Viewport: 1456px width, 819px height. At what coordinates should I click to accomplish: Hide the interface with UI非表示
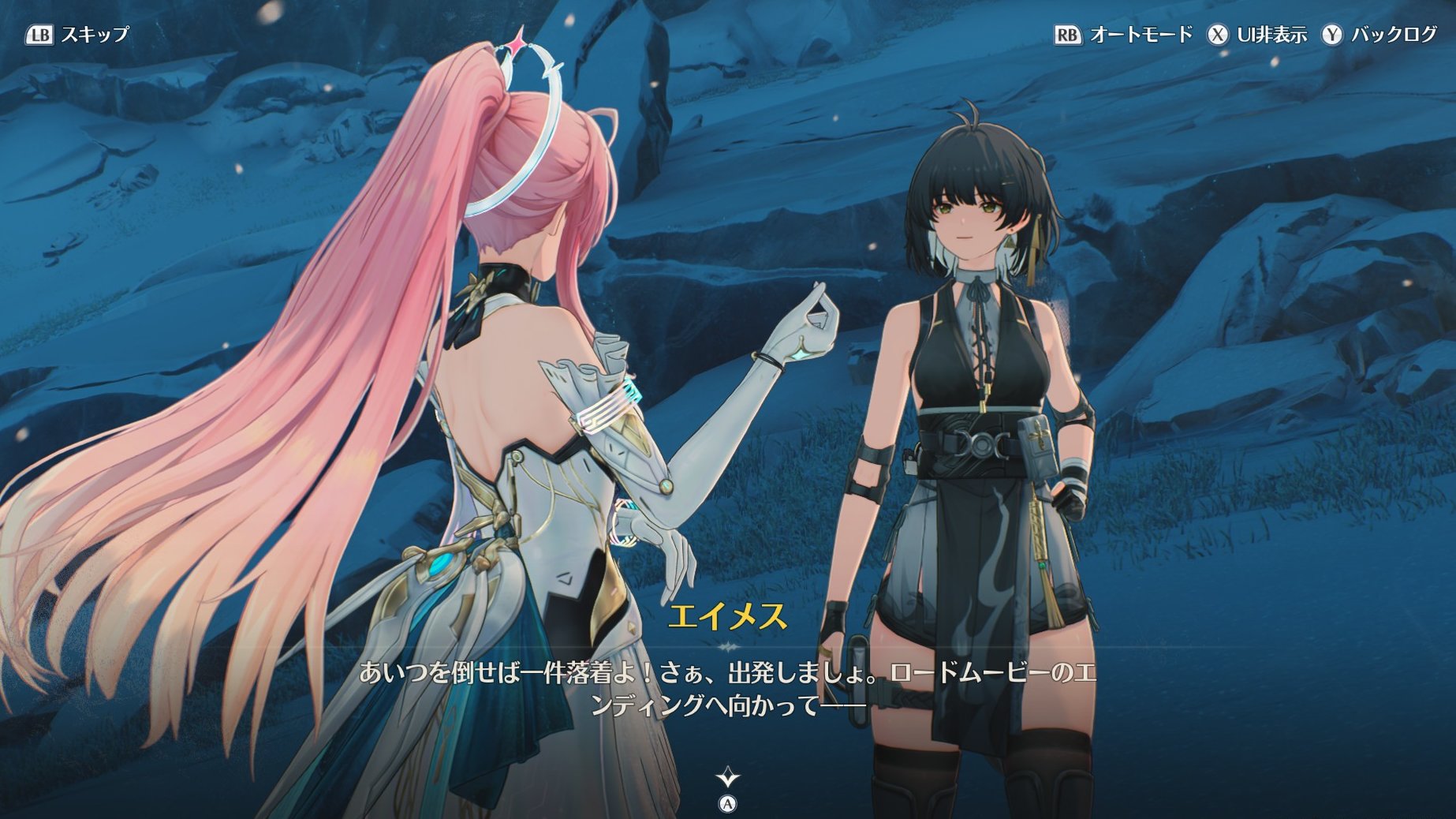[1257, 35]
